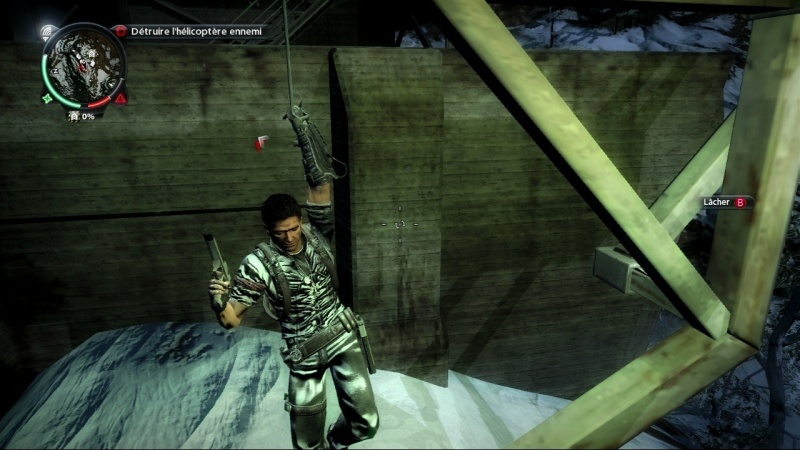Screen dimensions: 800x450
Task: Click the signal icon above the minimap
Action: pos(47,32)
